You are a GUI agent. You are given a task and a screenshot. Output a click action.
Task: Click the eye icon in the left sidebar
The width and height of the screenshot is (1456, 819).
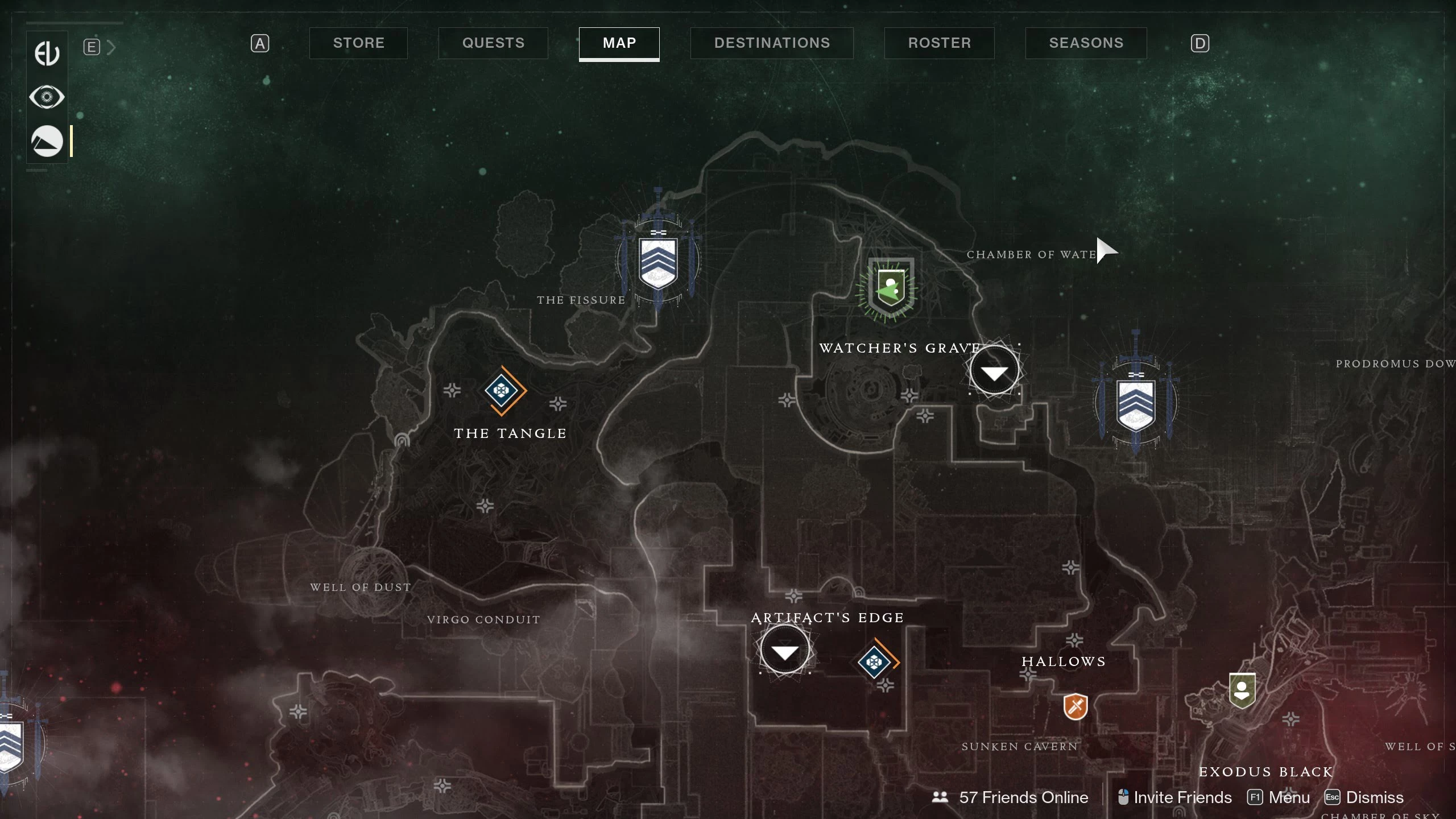47,97
